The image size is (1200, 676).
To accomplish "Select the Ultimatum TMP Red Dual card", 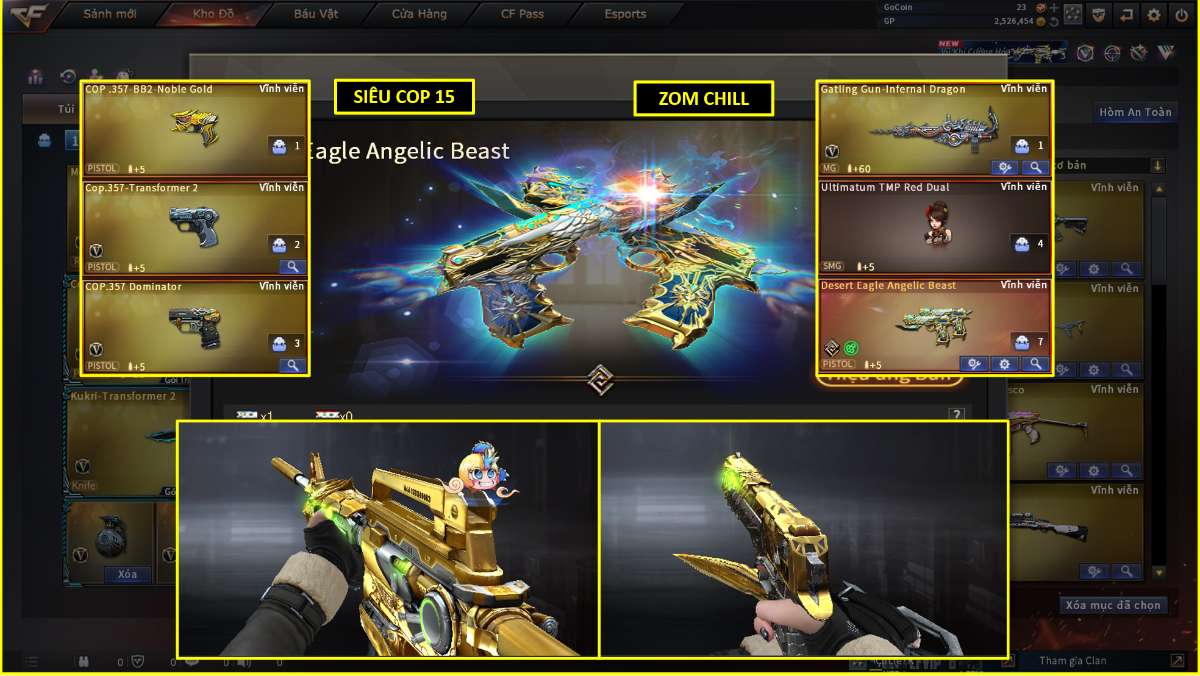I will point(934,228).
